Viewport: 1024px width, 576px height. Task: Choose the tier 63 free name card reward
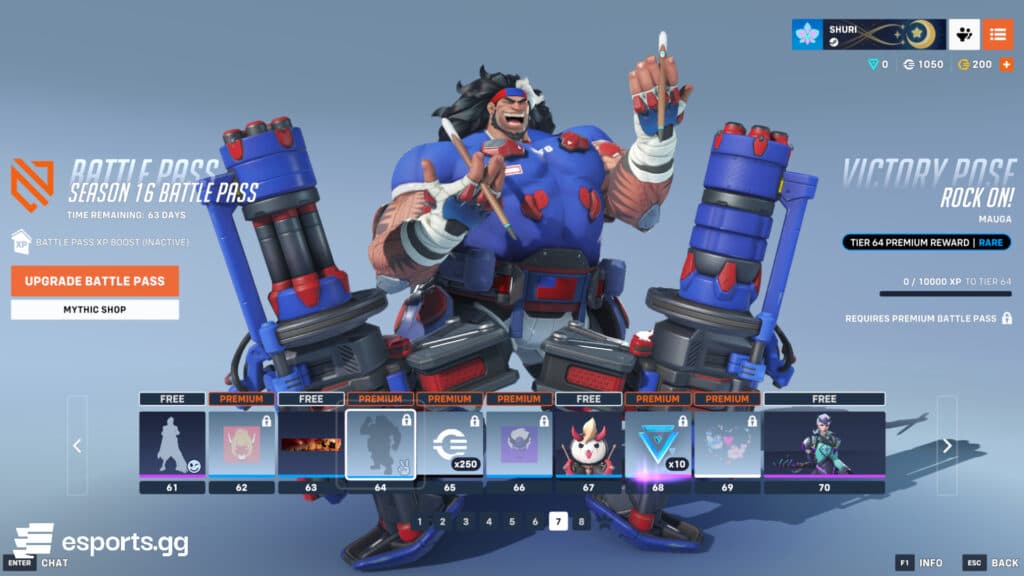pos(310,443)
